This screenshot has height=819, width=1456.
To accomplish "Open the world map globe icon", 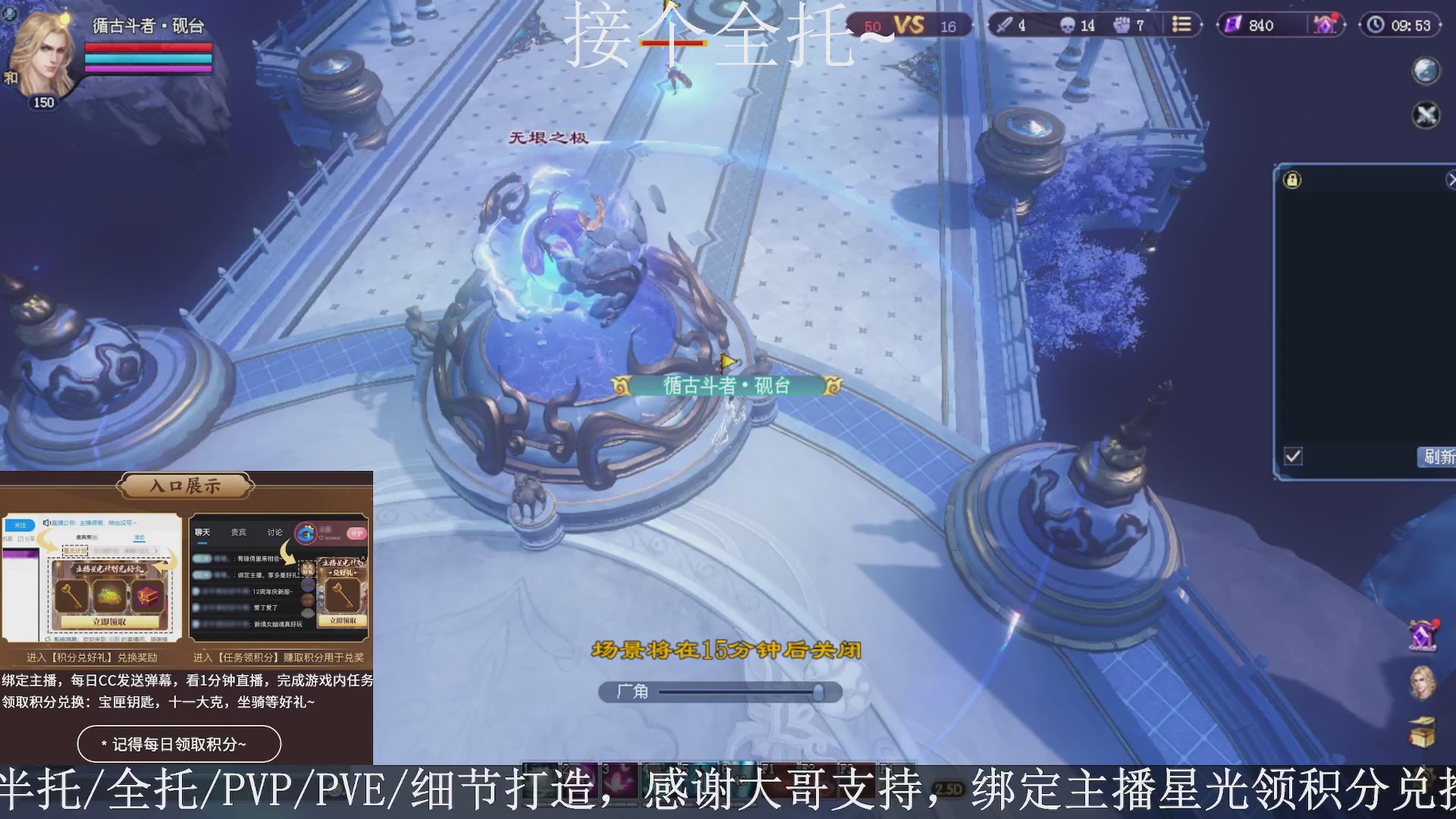I will 1426,70.
